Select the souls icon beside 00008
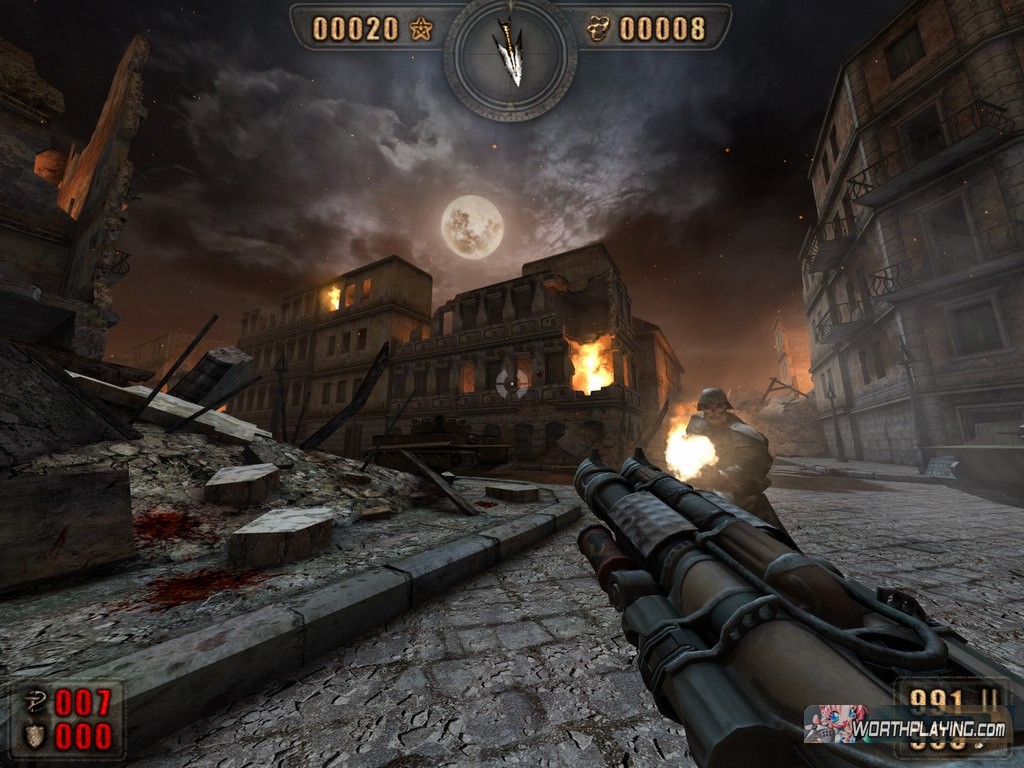This screenshot has height=768, width=1024. [x=598, y=29]
